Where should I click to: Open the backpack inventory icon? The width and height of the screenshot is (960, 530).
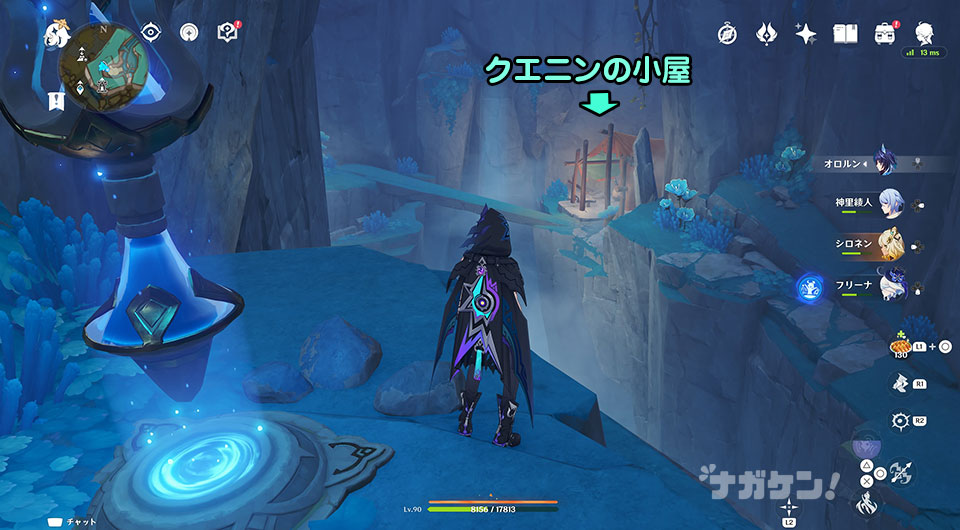pos(884,32)
